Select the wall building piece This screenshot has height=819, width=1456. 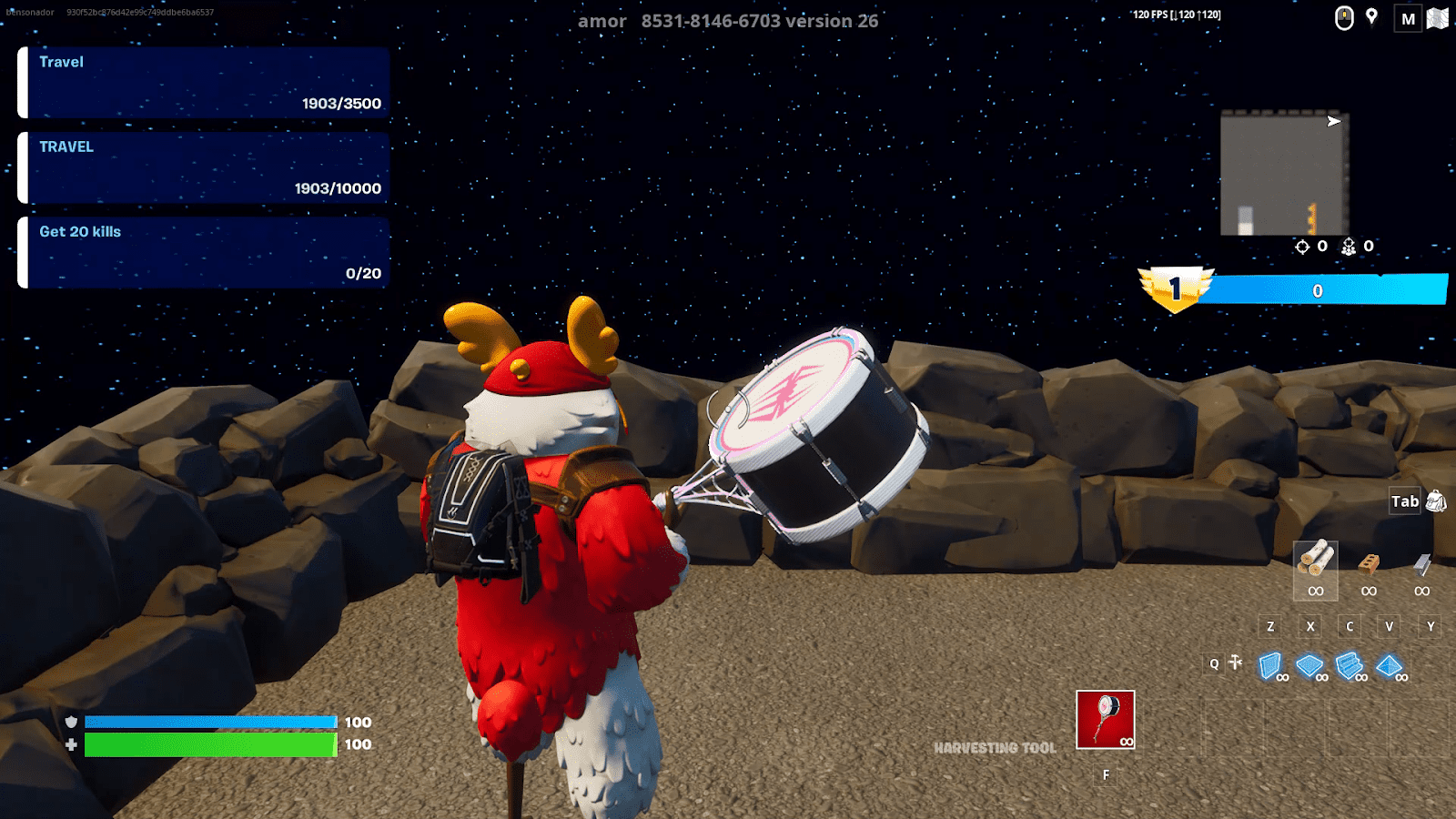pyautogui.click(x=1270, y=666)
